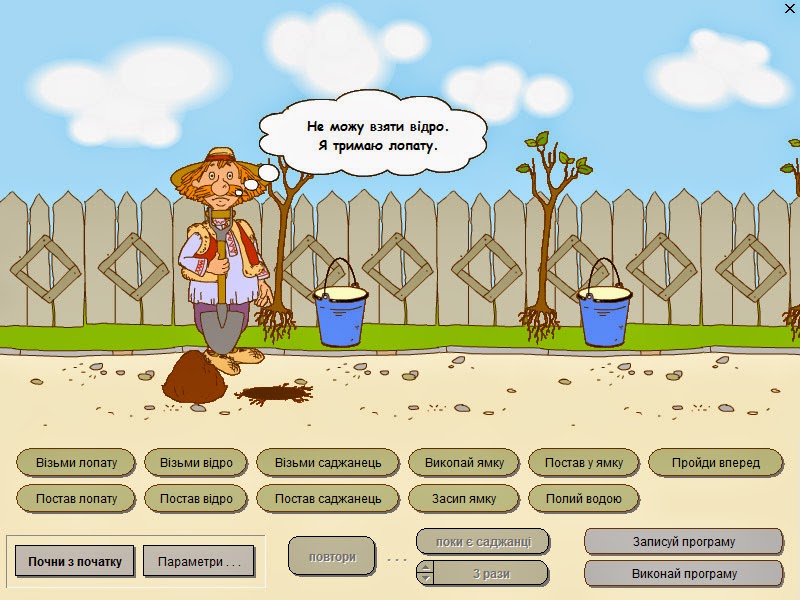
Task: Activate the 'Викопай ямку' command
Action: click(x=464, y=463)
